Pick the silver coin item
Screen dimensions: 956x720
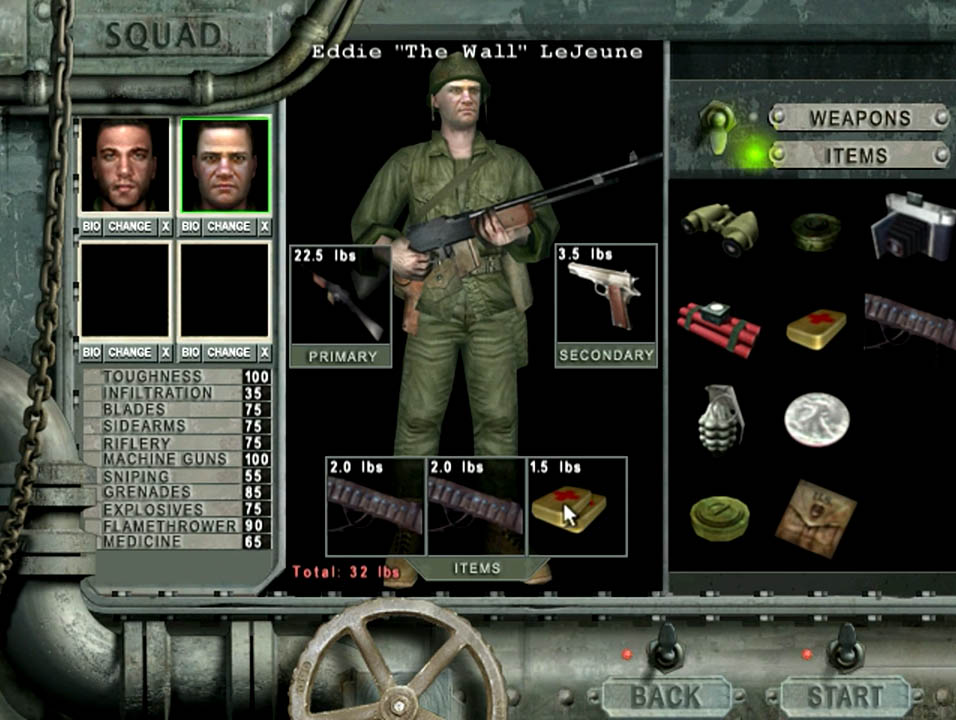coord(817,418)
